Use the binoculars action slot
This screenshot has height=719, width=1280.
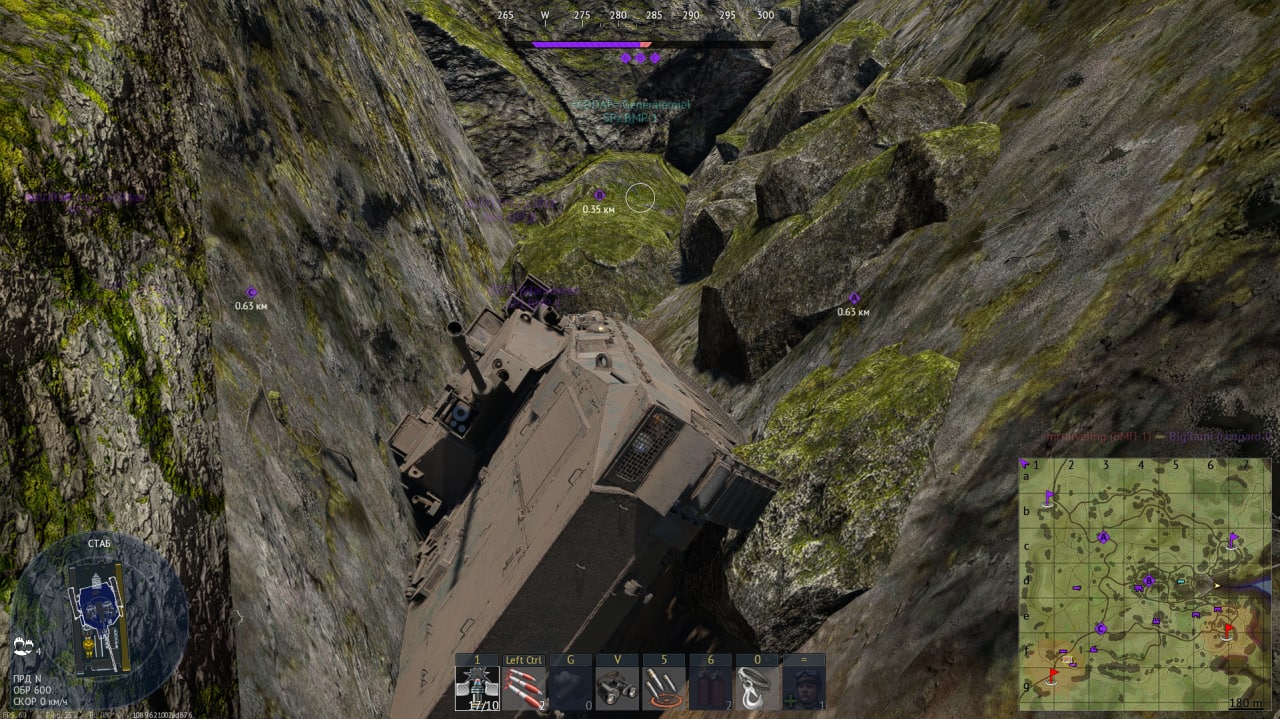coord(617,688)
